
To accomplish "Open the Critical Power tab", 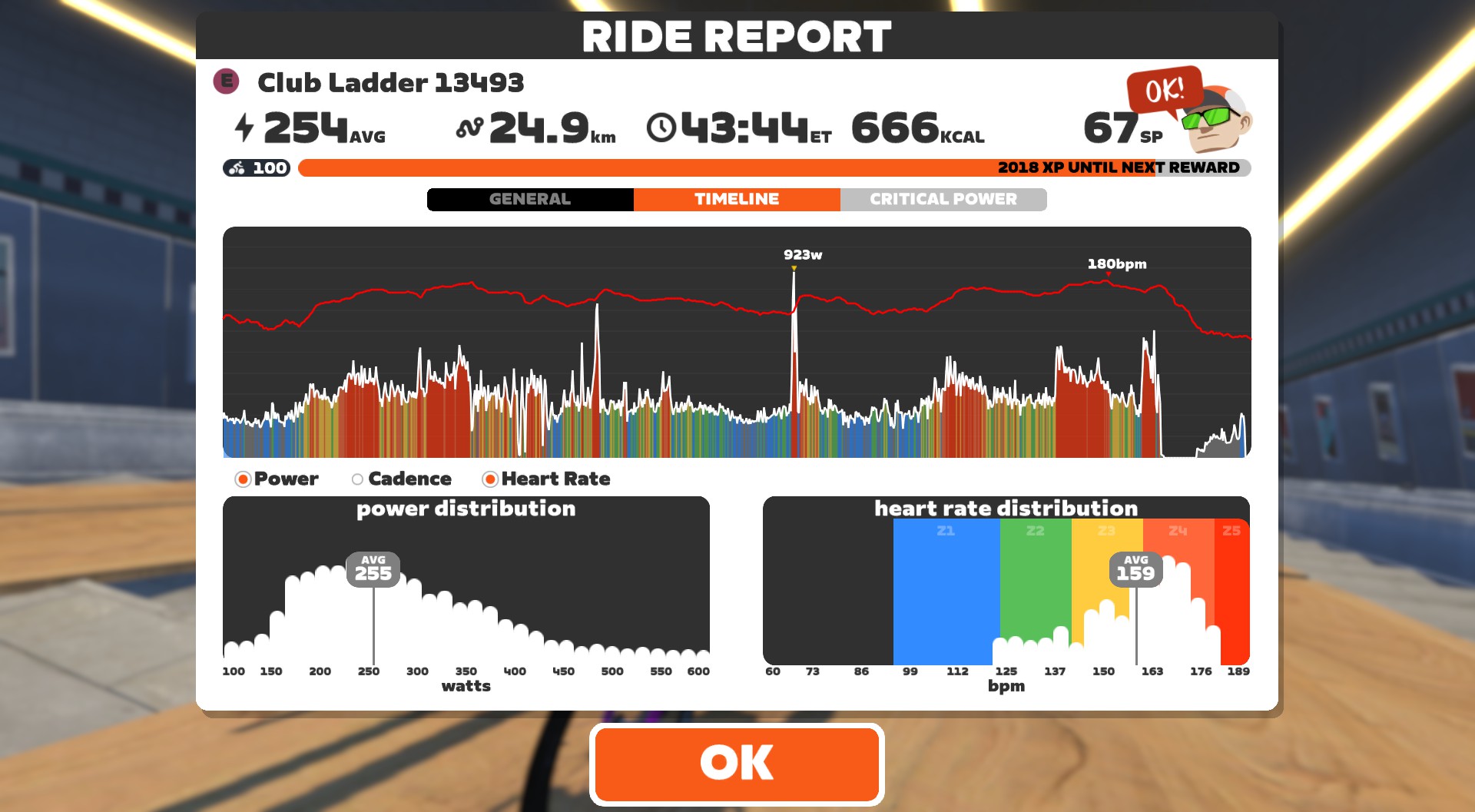I will click(x=943, y=200).
